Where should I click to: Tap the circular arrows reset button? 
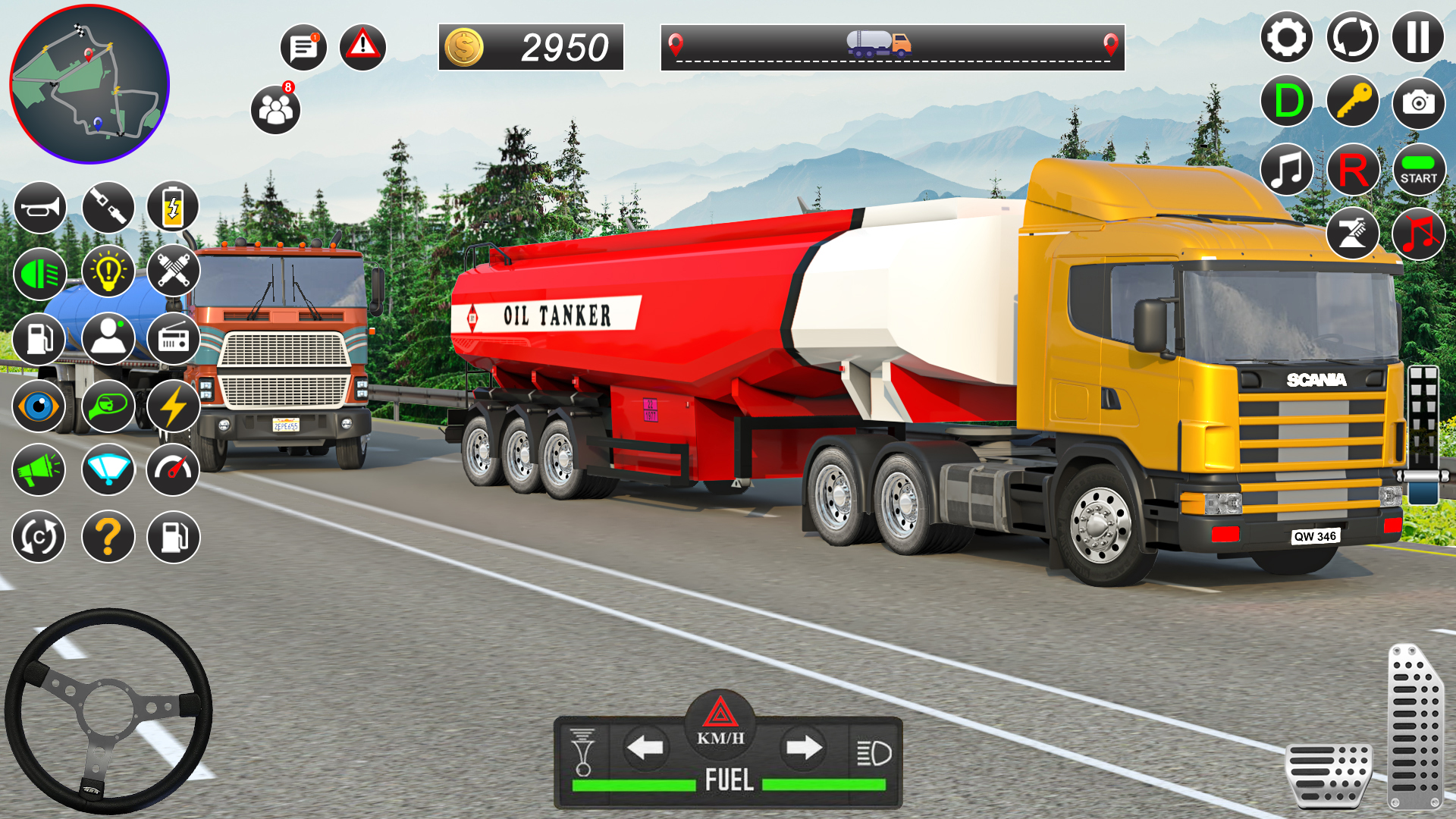point(1352,37)
